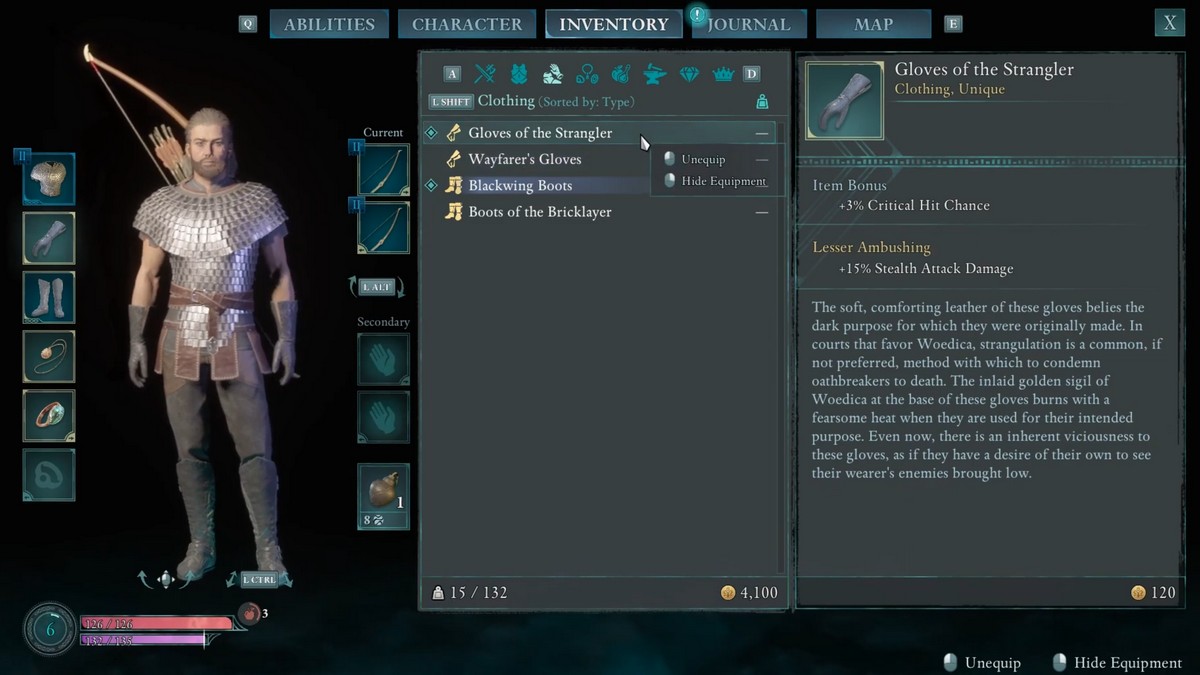The image size is (1200, 675).
Task: Open the diamond gem category
Action: [x=689, y=73]
